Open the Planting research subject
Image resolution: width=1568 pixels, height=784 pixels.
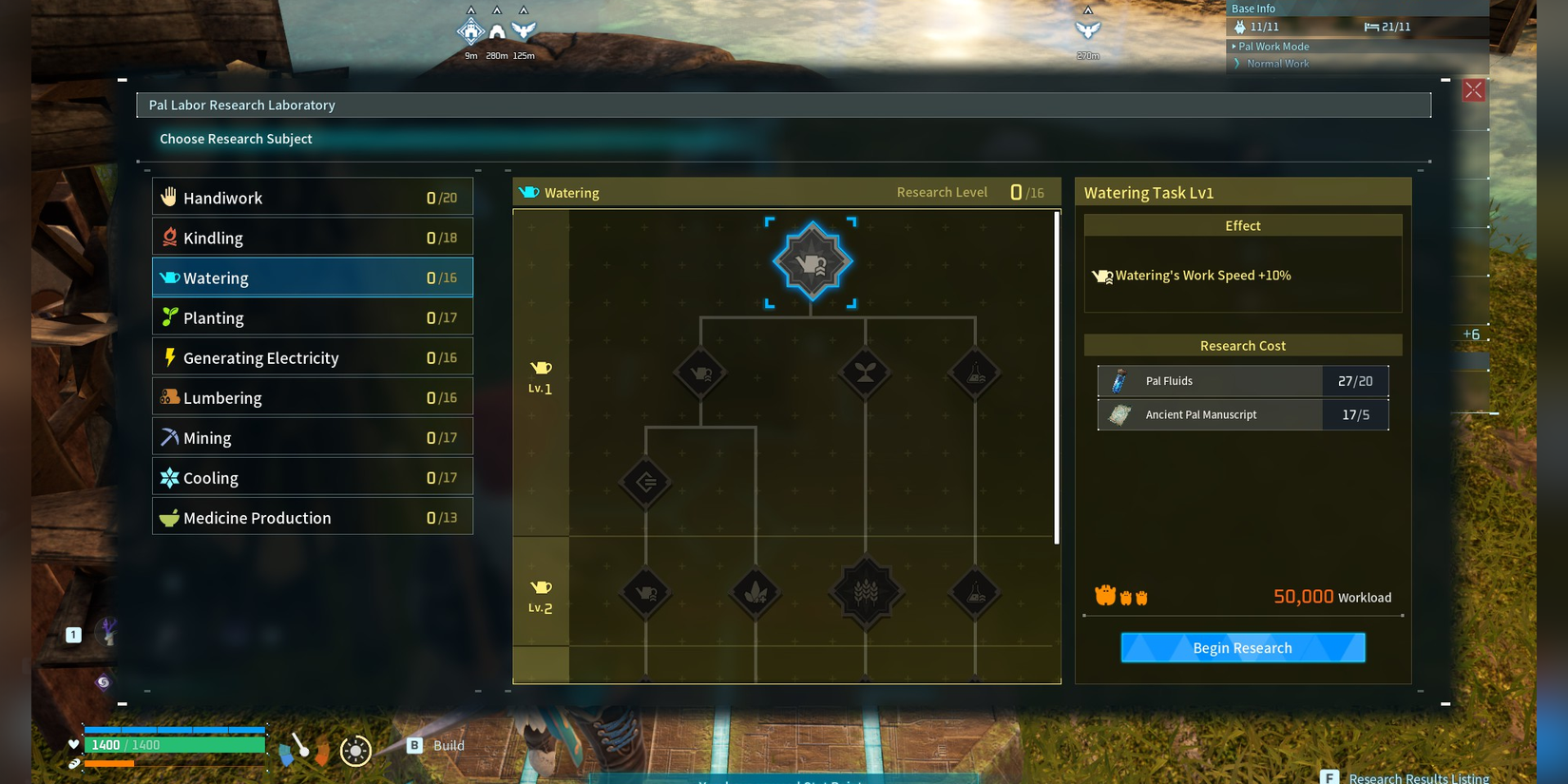312,317
